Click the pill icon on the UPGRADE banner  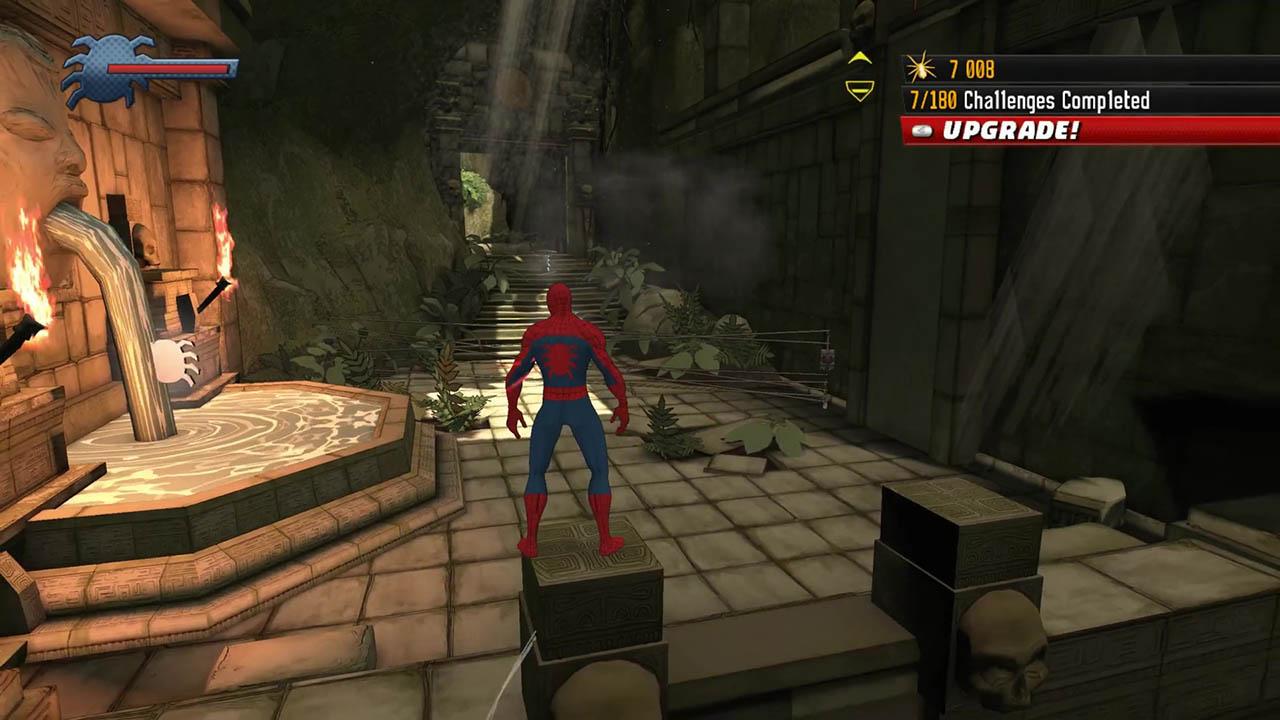[x=924, y=130]
